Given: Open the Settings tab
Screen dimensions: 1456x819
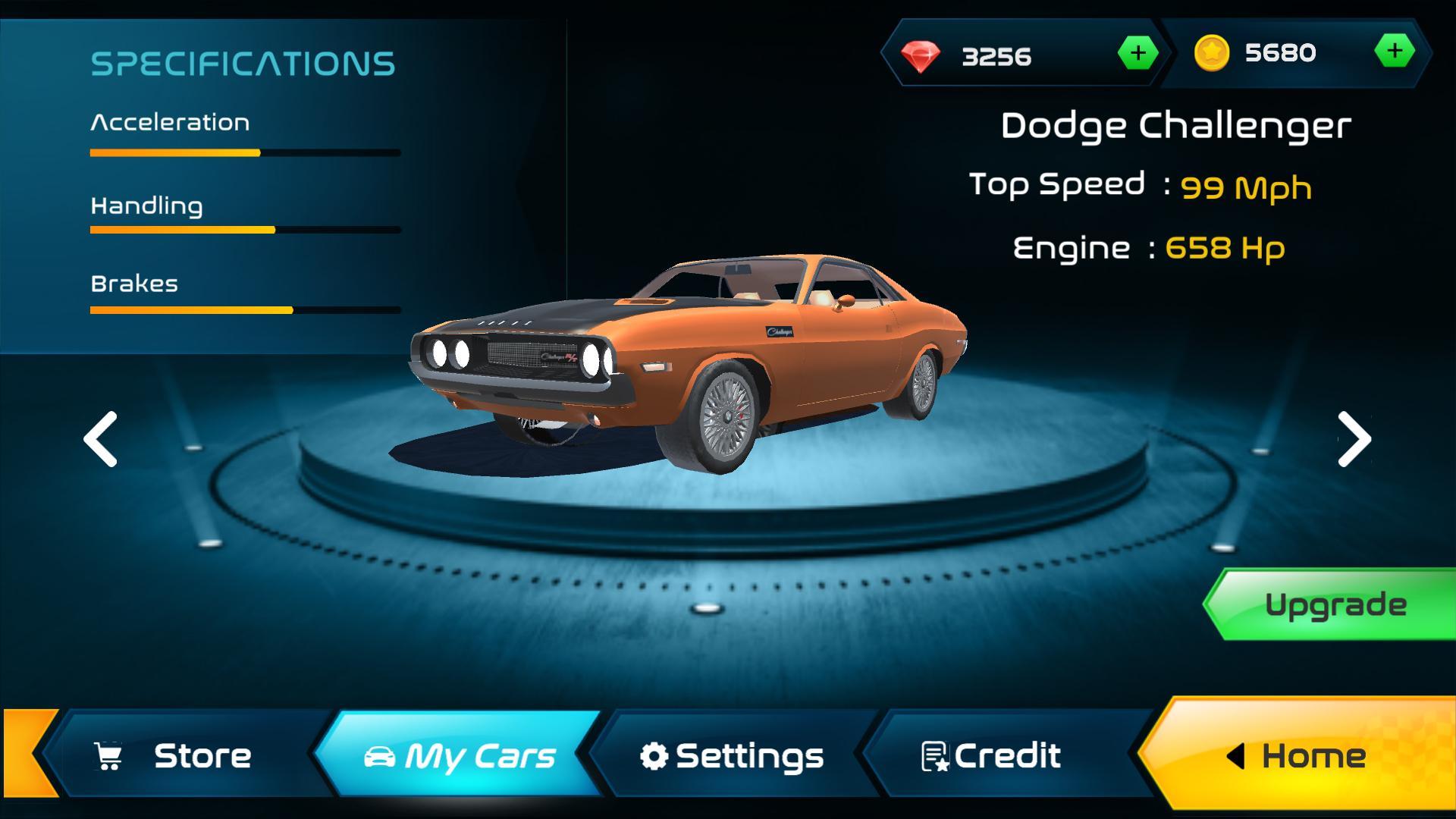Looking at the screenshot, I should pyautogui.click(x=732, y=755).
